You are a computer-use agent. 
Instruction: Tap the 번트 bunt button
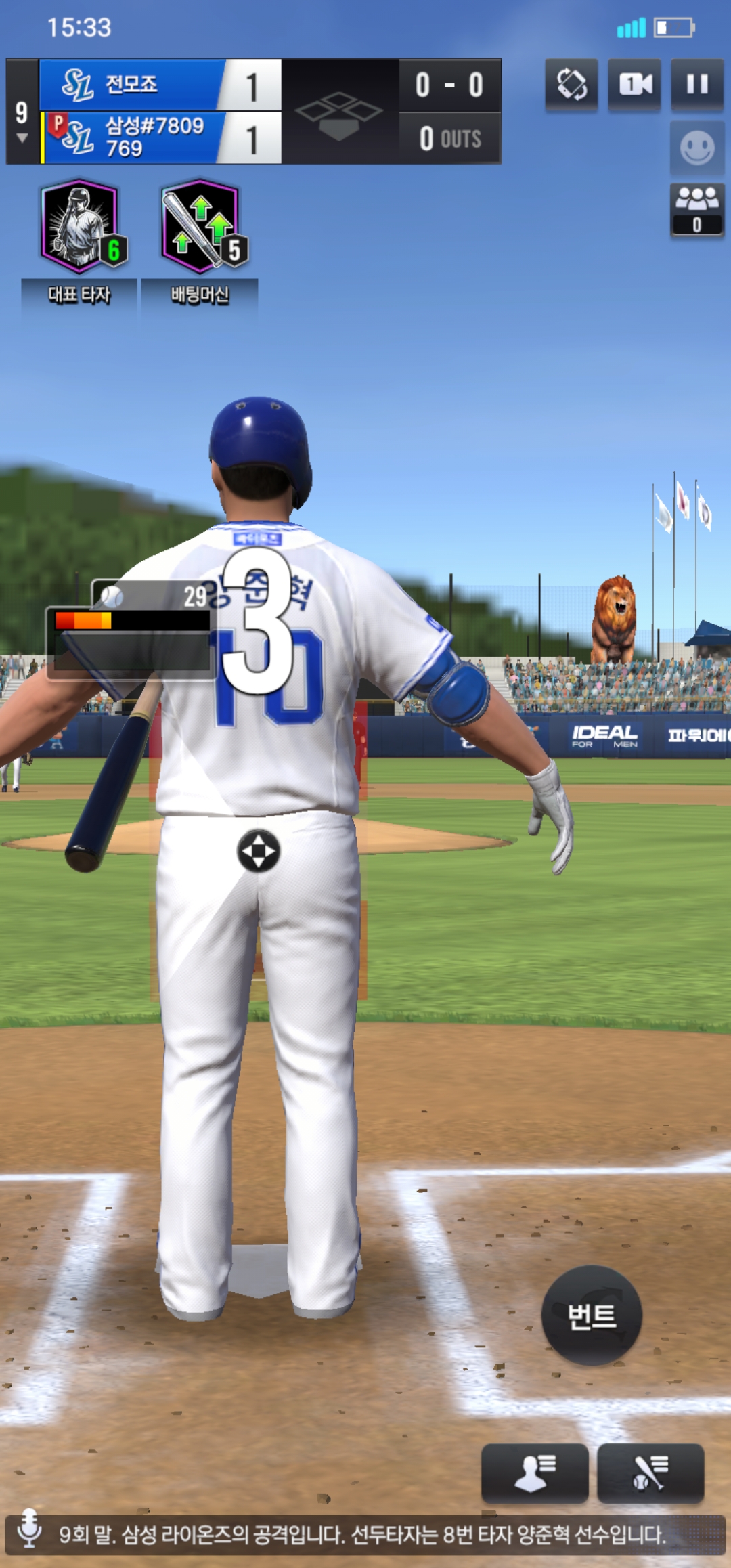click(x=592, y=1315)
